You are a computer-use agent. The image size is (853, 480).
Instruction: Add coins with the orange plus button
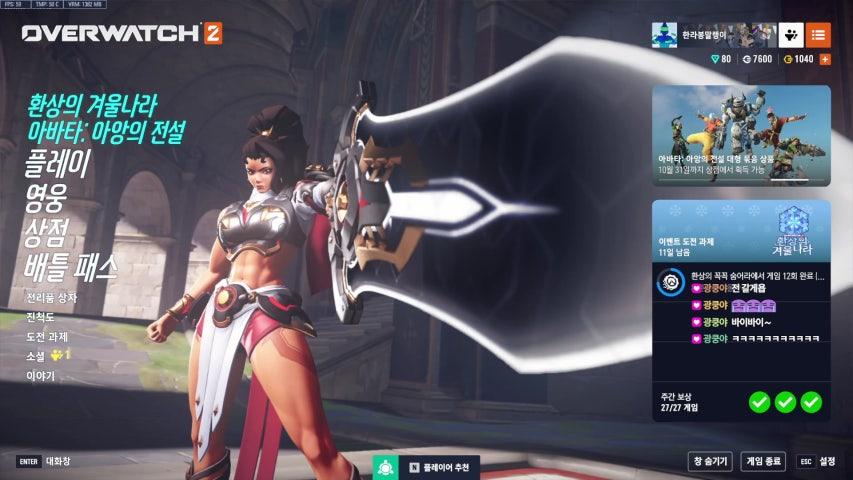pyautogui.click(x=825, y=60)
